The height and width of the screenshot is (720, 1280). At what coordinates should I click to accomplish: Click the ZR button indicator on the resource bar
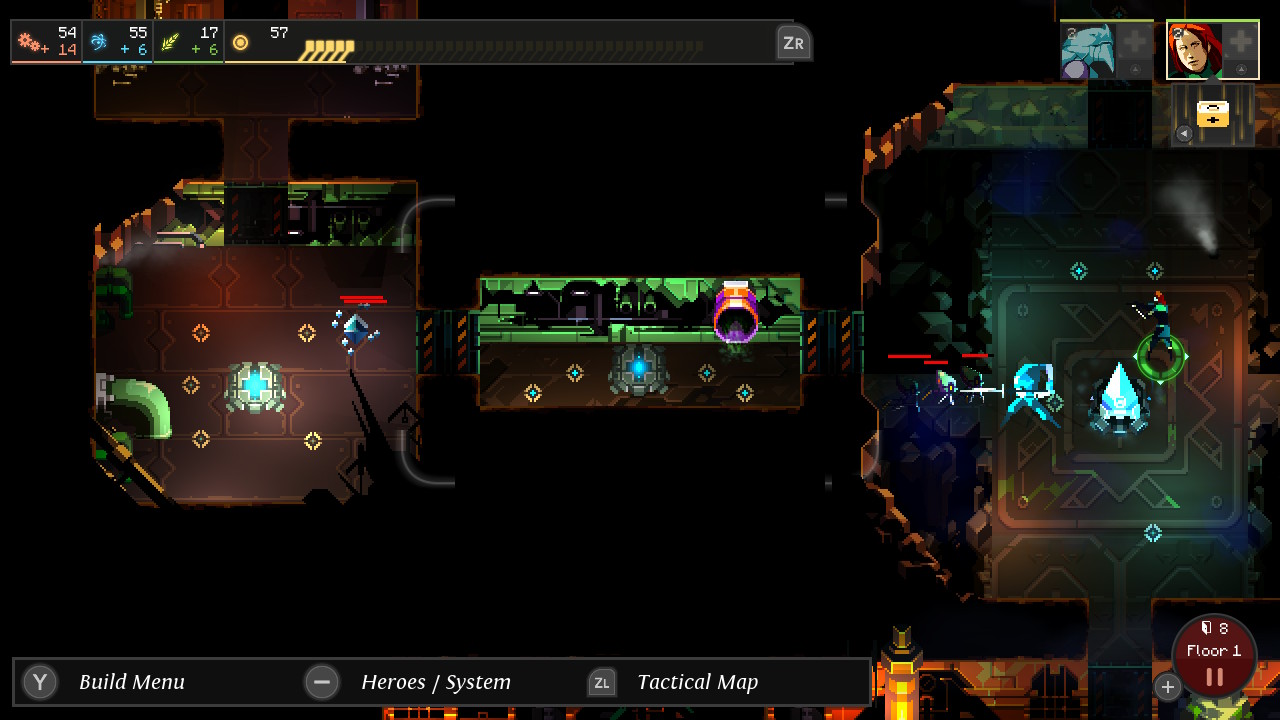(795, 43)
